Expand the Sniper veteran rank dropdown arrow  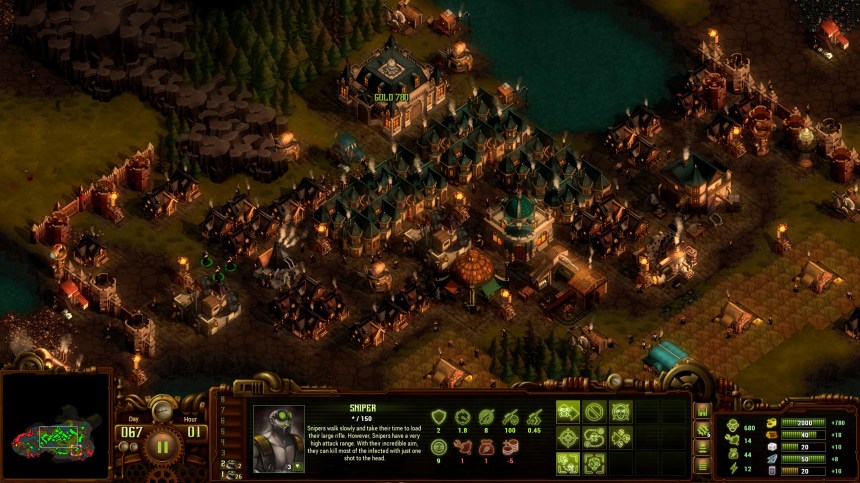(x=298, y=466)
